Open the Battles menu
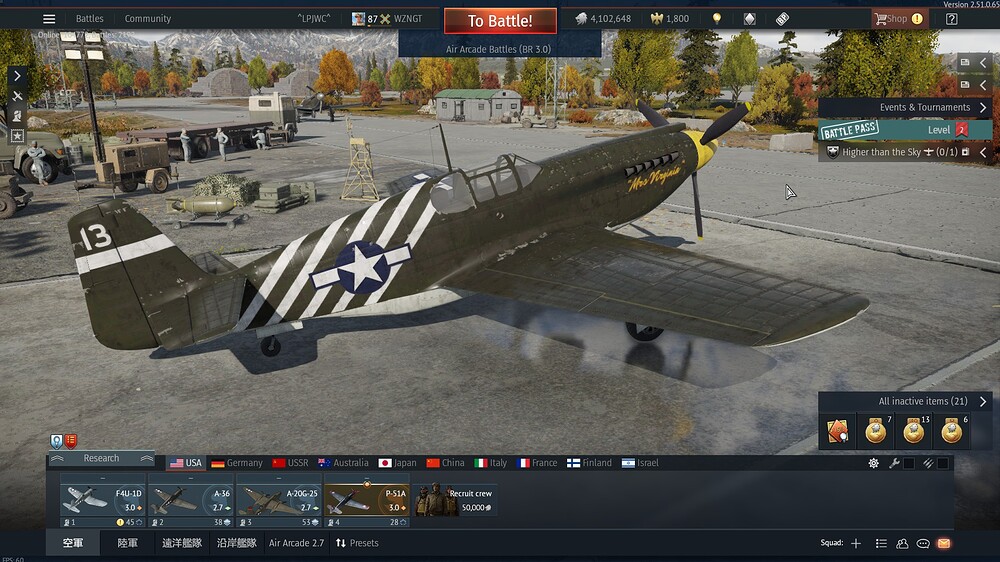This screenshot has height=562, width=1000. pos(90,19)
